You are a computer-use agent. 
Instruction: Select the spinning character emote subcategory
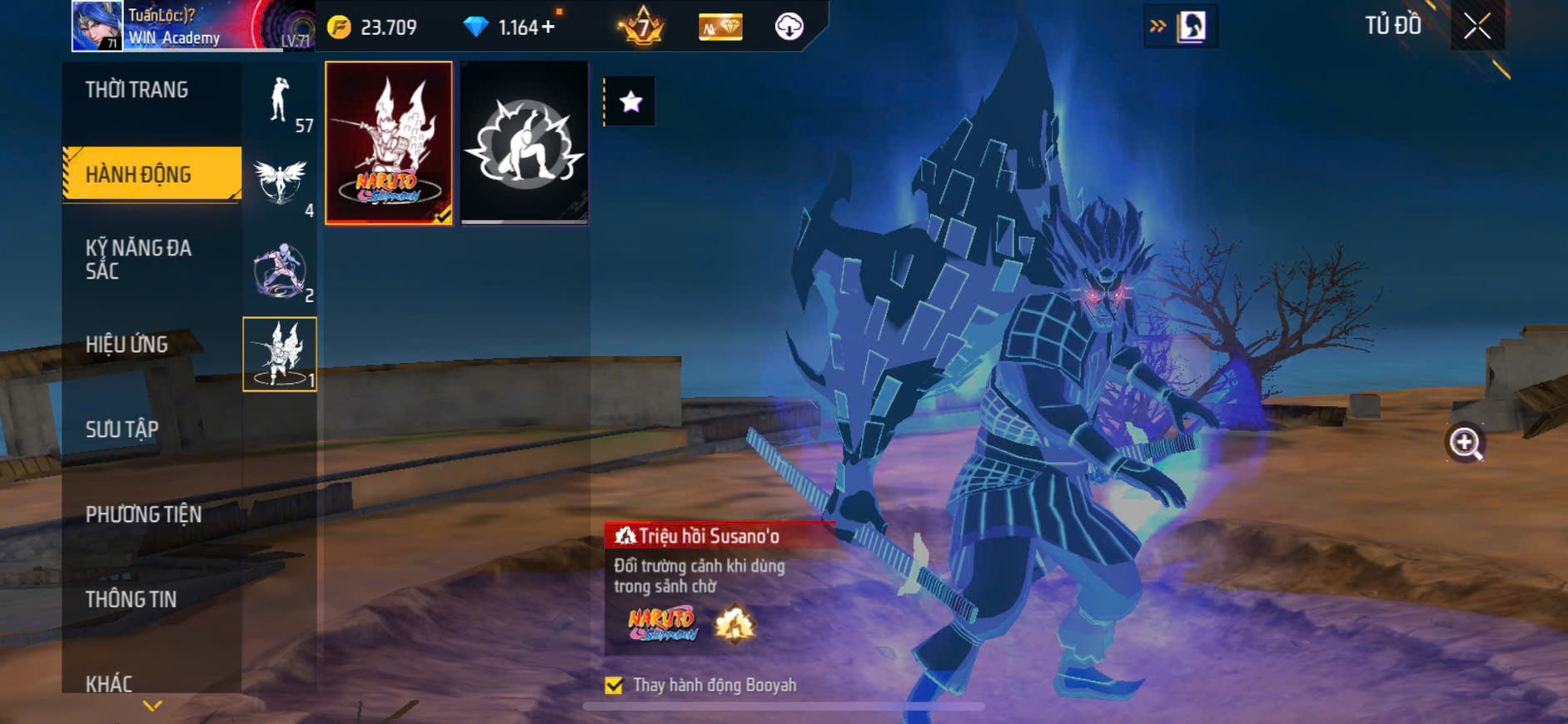[x=280, y=270]
